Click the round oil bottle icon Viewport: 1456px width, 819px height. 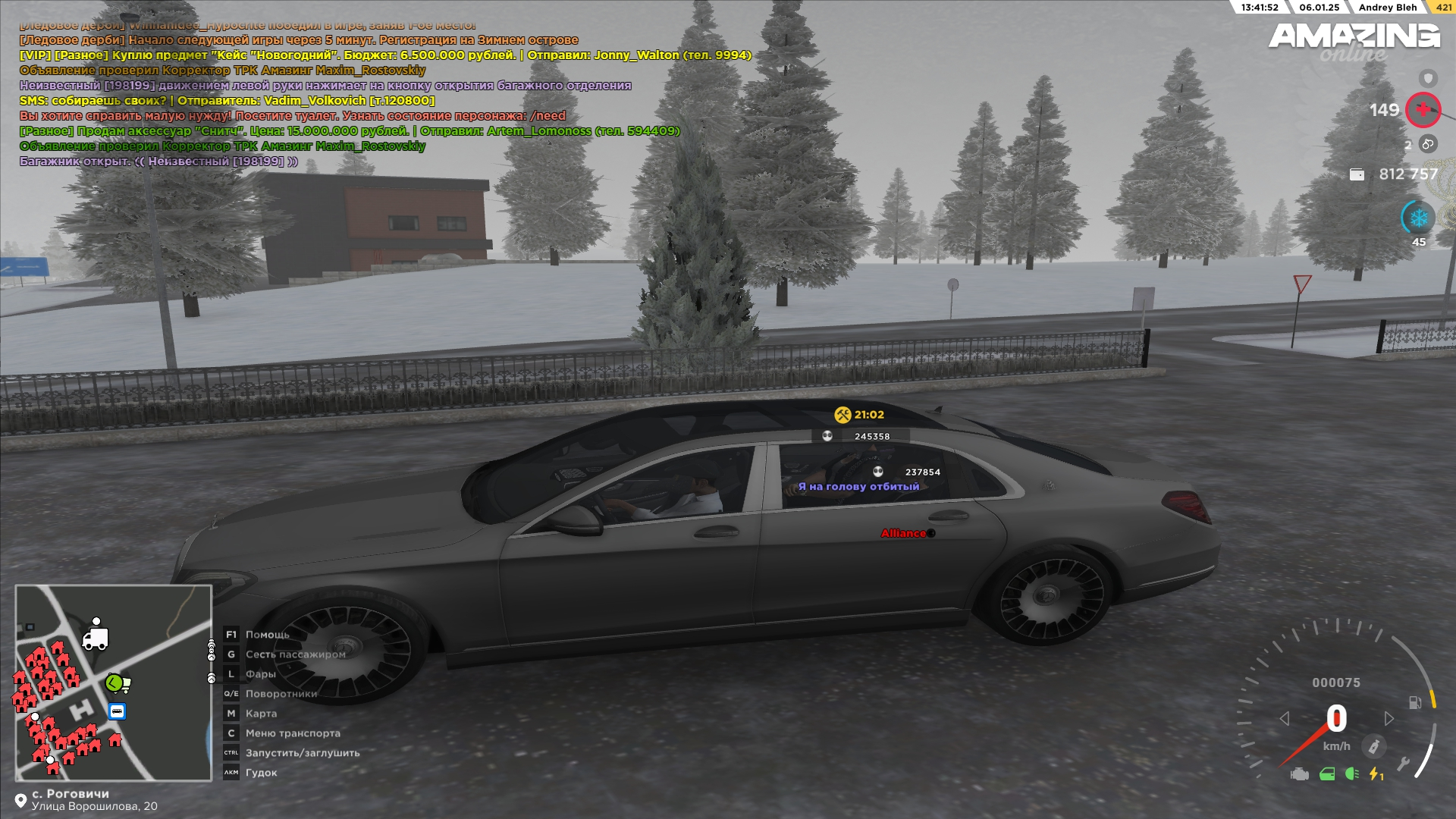[x=1373, y=746]
